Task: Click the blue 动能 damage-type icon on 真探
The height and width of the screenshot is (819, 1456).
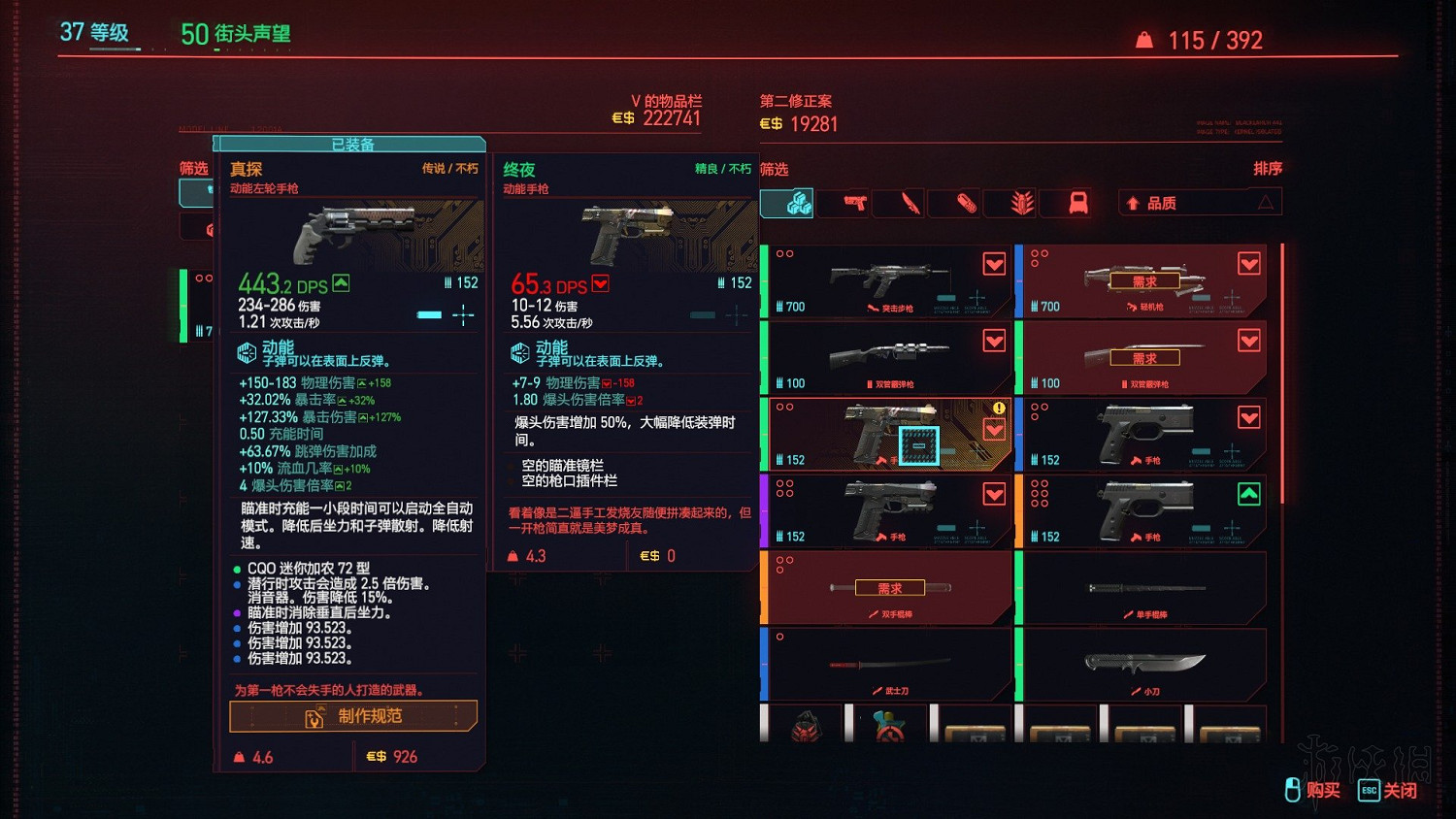Action: (x=247, y=352)
